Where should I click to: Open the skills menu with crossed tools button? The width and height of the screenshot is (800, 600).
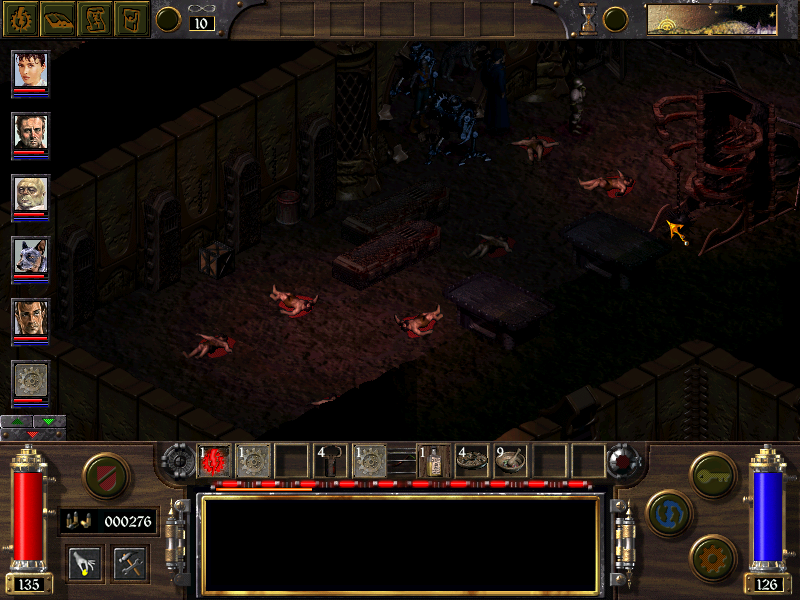tap(130, 563)
